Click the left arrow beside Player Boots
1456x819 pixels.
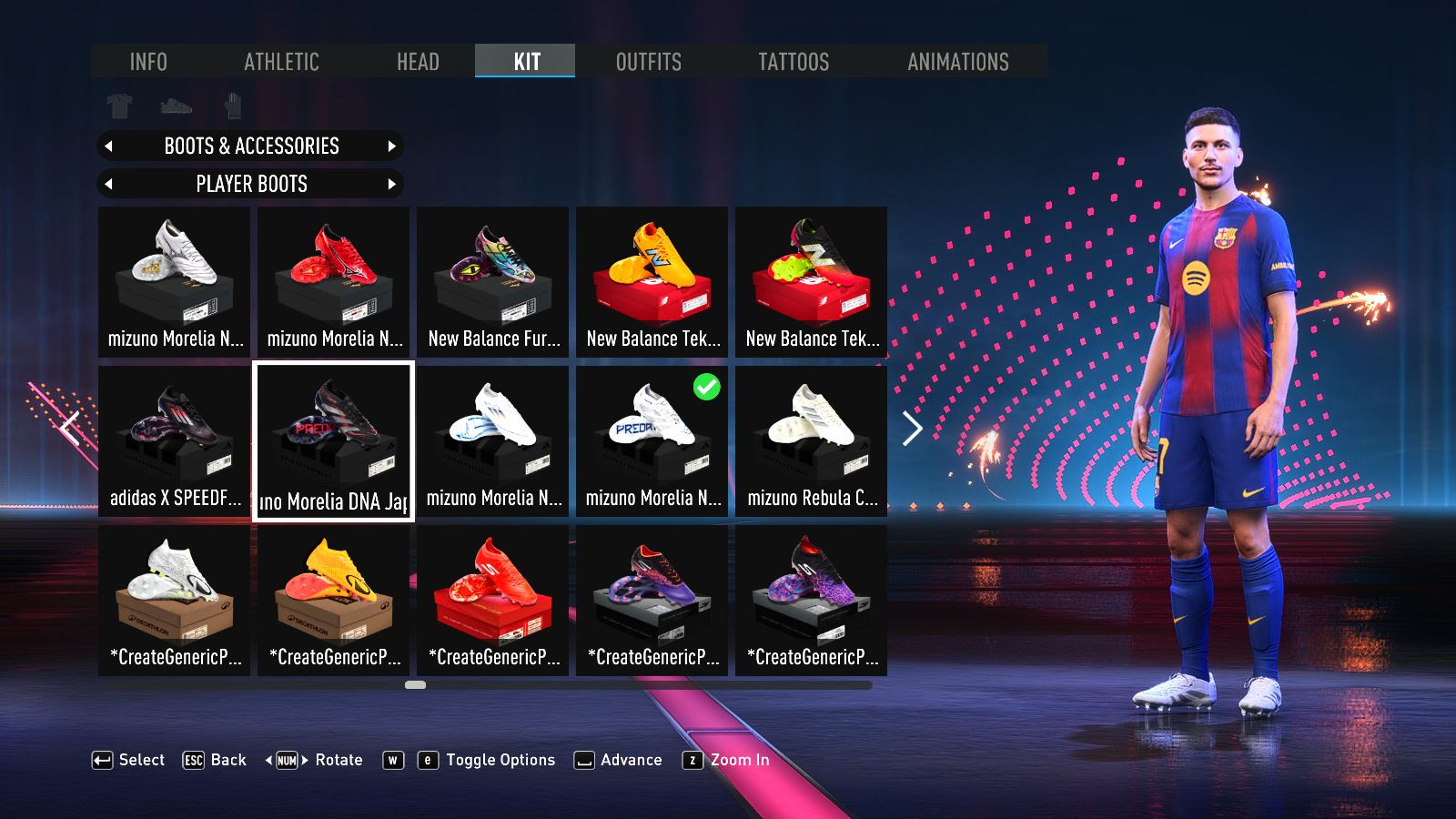coord(109,185)
